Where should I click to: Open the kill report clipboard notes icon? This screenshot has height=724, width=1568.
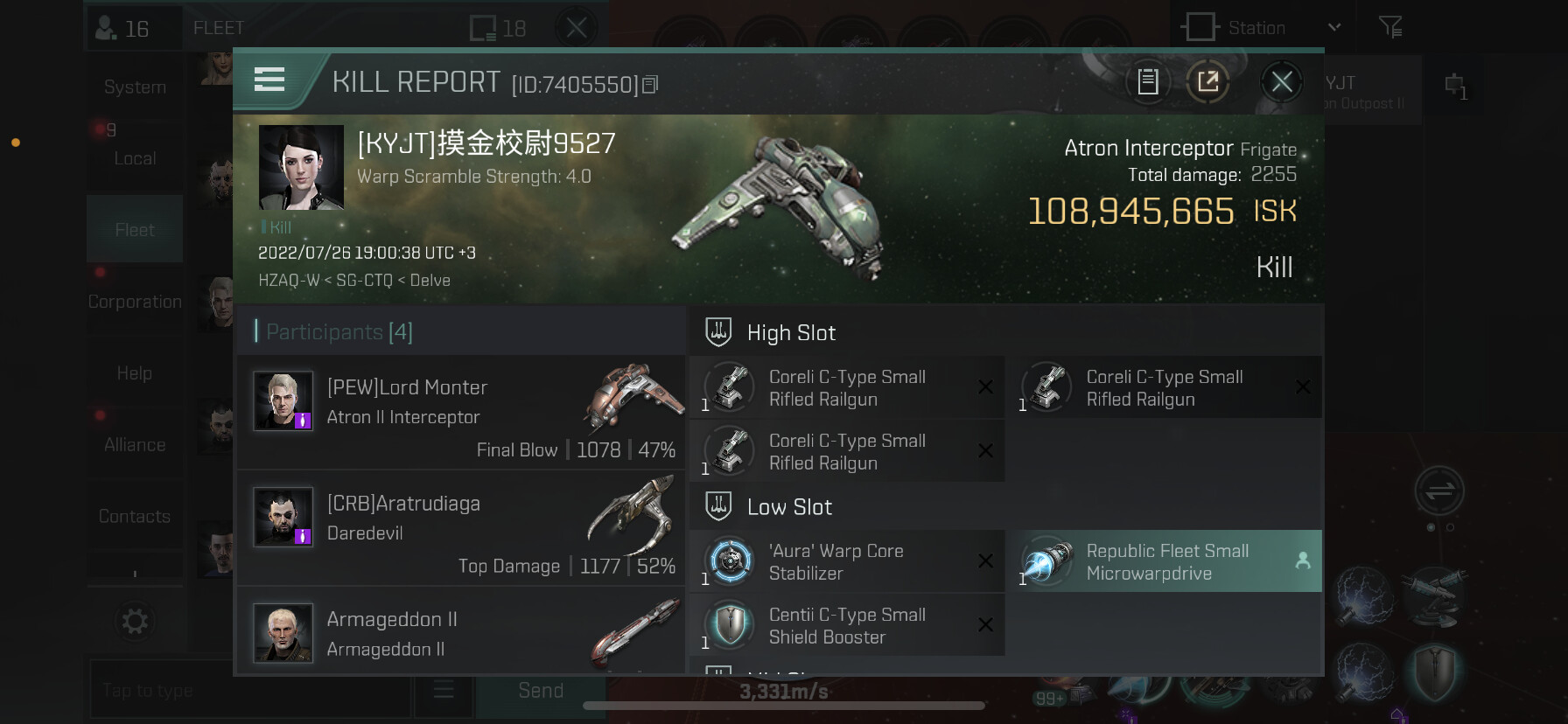pos(1147,82)
